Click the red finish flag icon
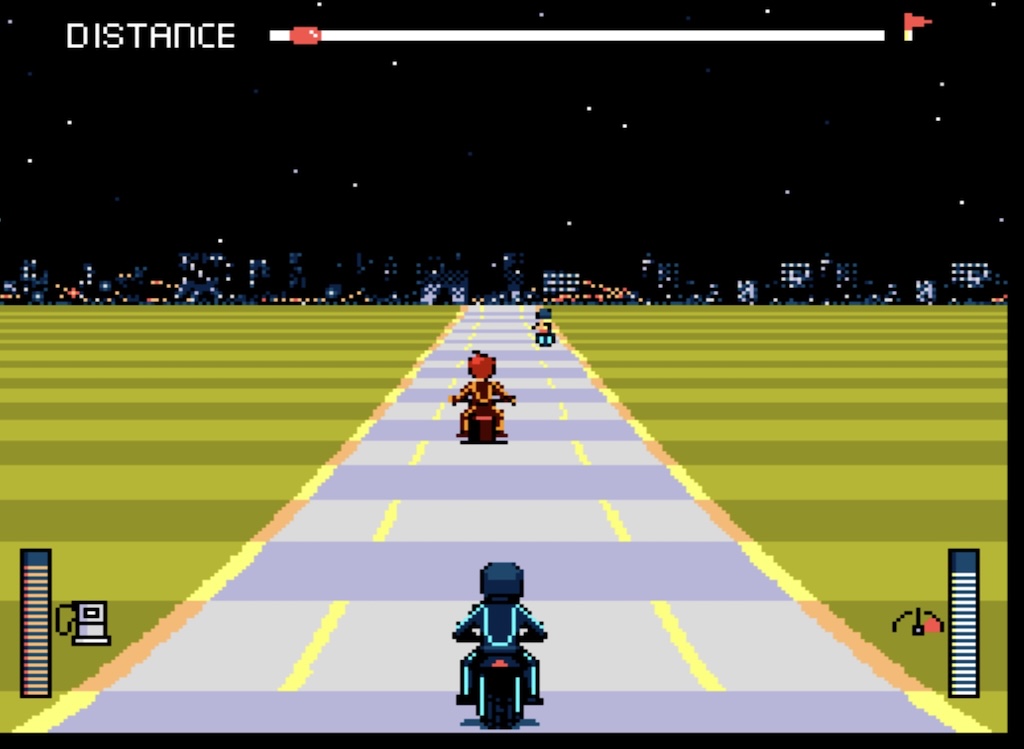1024x749 pixels. (914, 25)
